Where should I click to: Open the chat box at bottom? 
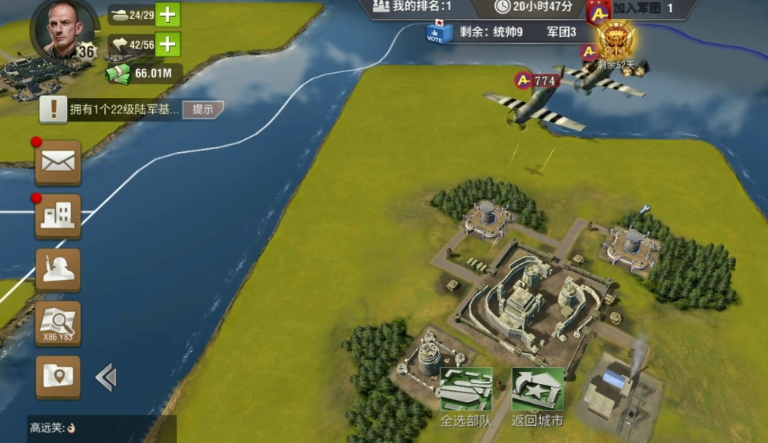88,428
